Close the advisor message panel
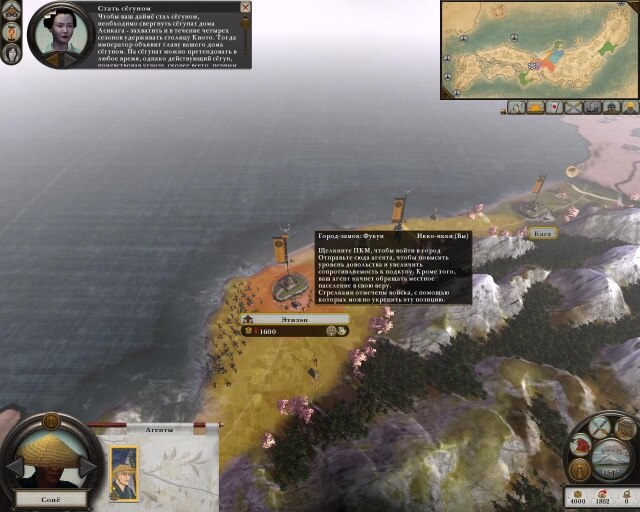Image resolution: width=640 pixels, height=512 pixels. (x=245, y=8)
